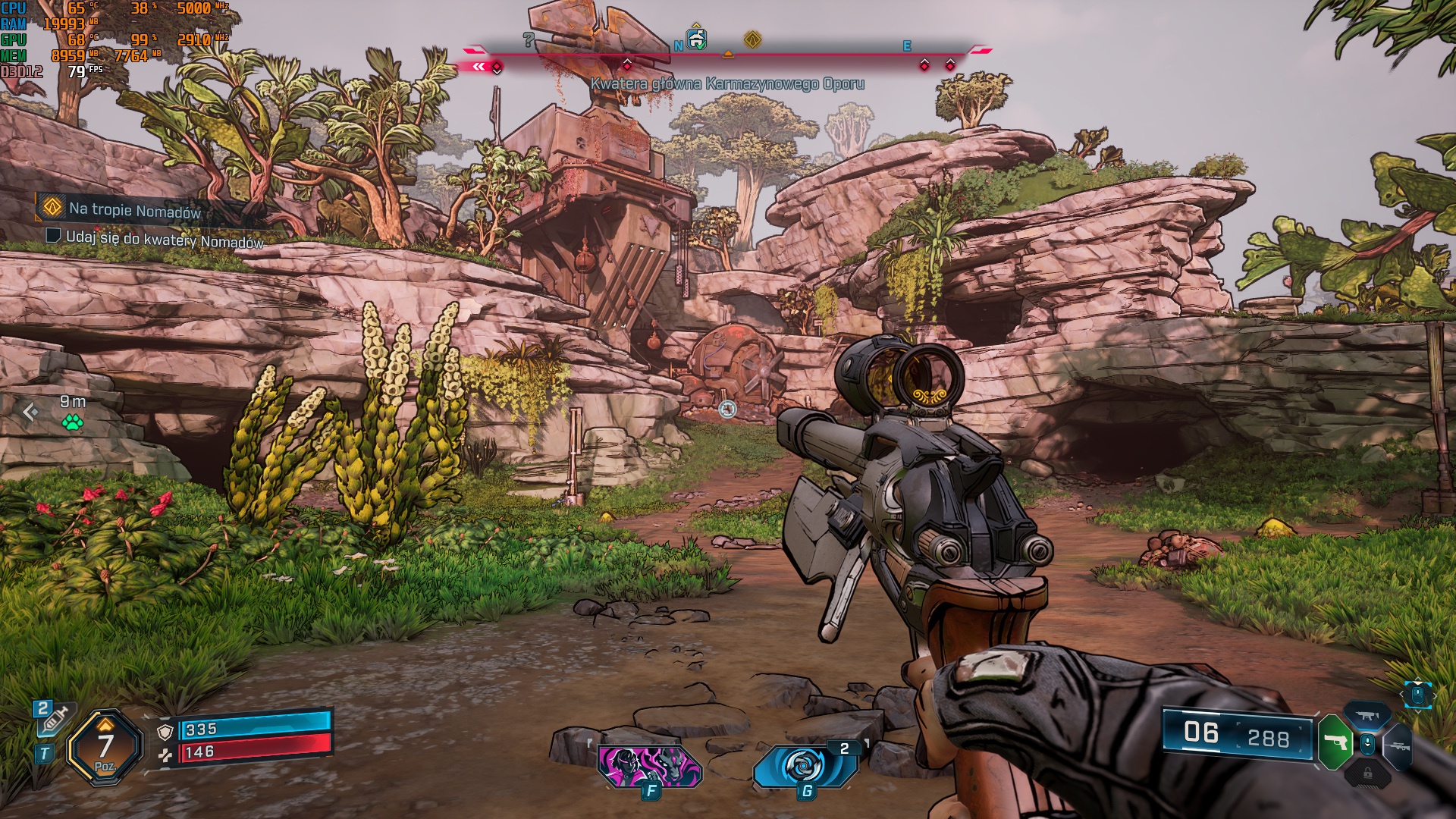The width and height of the screenshot is (1456, 819).
Task: Activate the purple action skill icon
Action: point(649,766)
